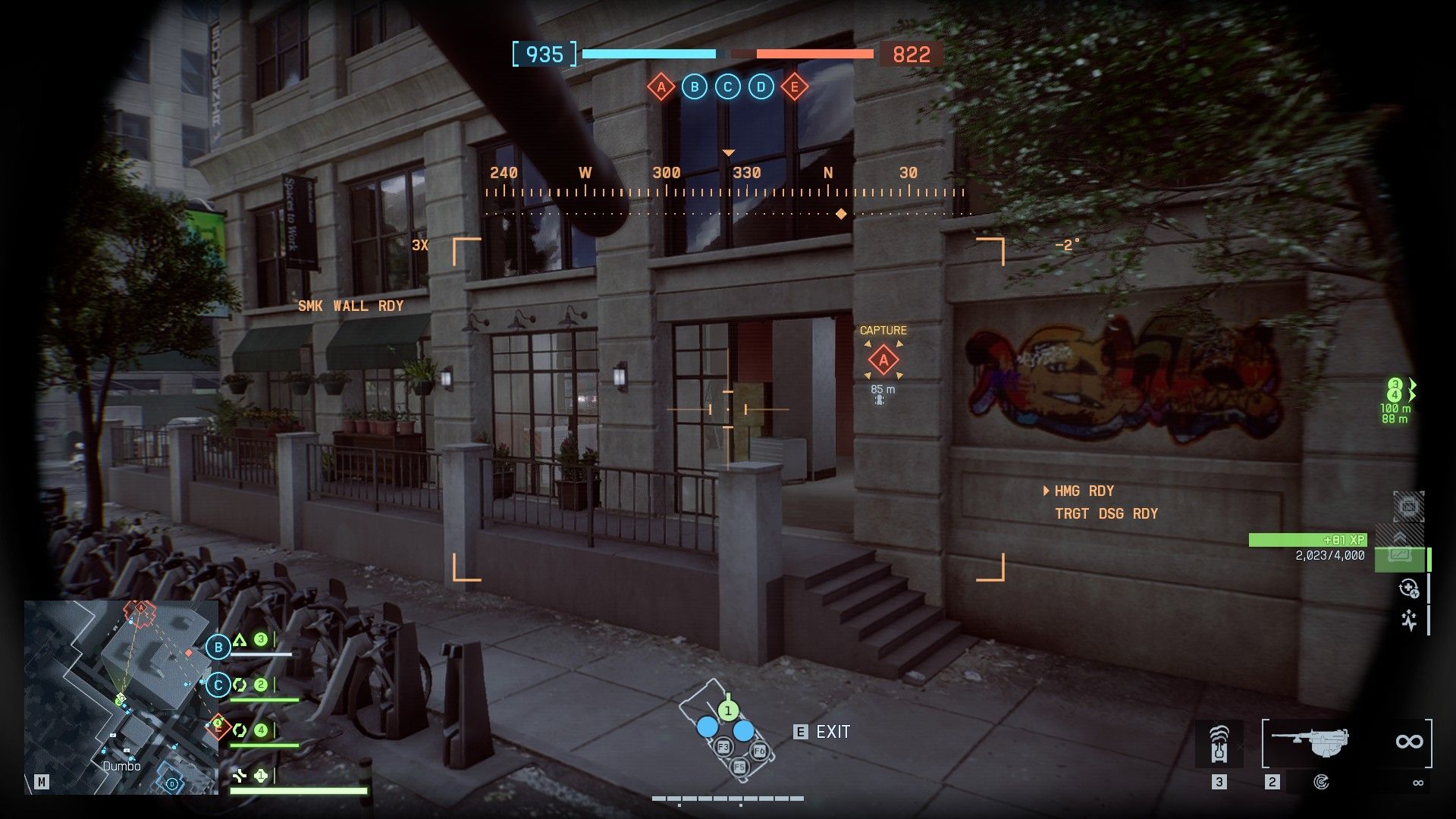The width and height of the screenshot is (1456, 819).
Task: Select objective A in the top bar
Action: (x=661, y=87)
